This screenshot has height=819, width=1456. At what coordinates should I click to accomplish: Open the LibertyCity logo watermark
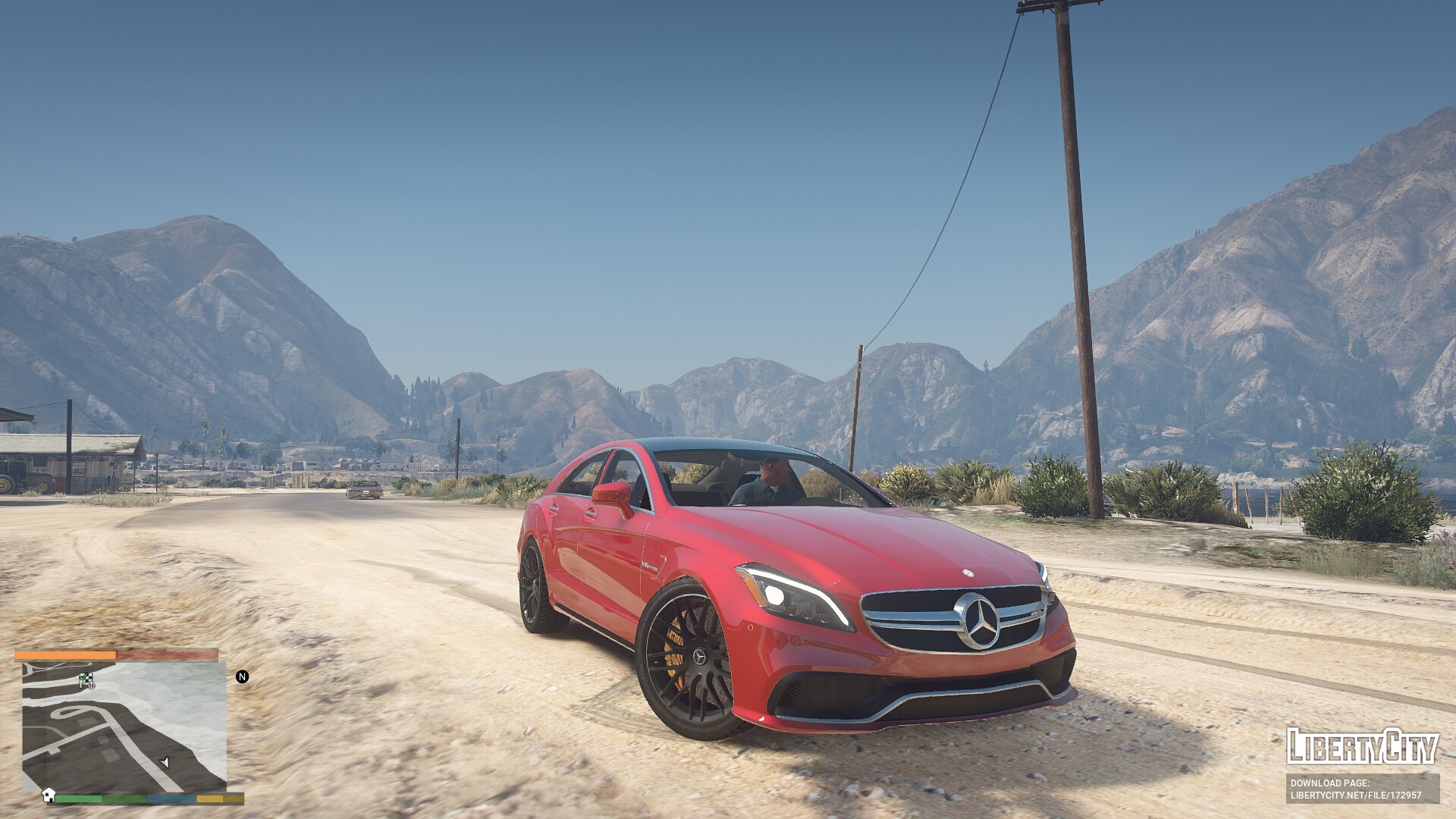tap(1362, 747)
